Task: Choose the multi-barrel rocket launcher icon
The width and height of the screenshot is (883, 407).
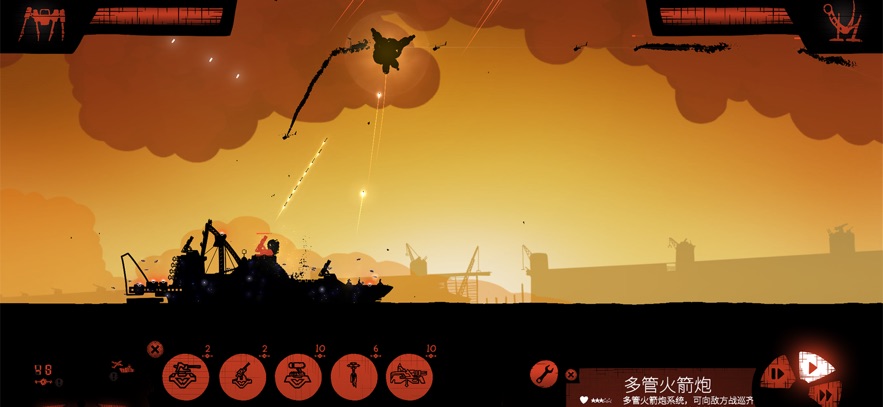Action: 409,374
